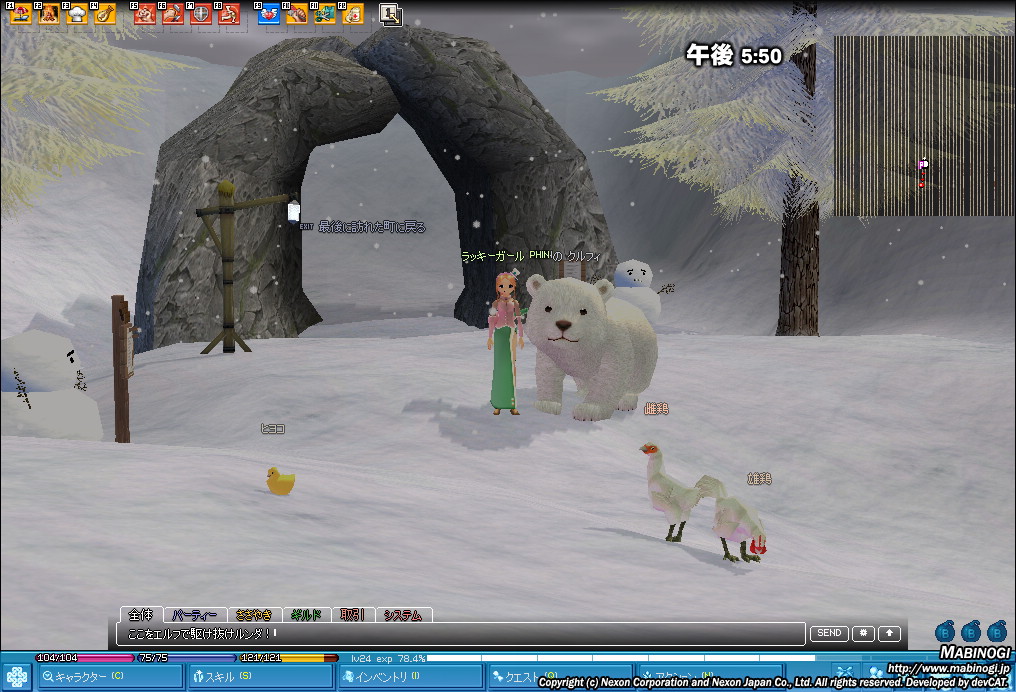This screenshot has height=692, width=1016.
Task: Send the chat message with SEND
Action: pyautogui.click(x=829, y=633)
